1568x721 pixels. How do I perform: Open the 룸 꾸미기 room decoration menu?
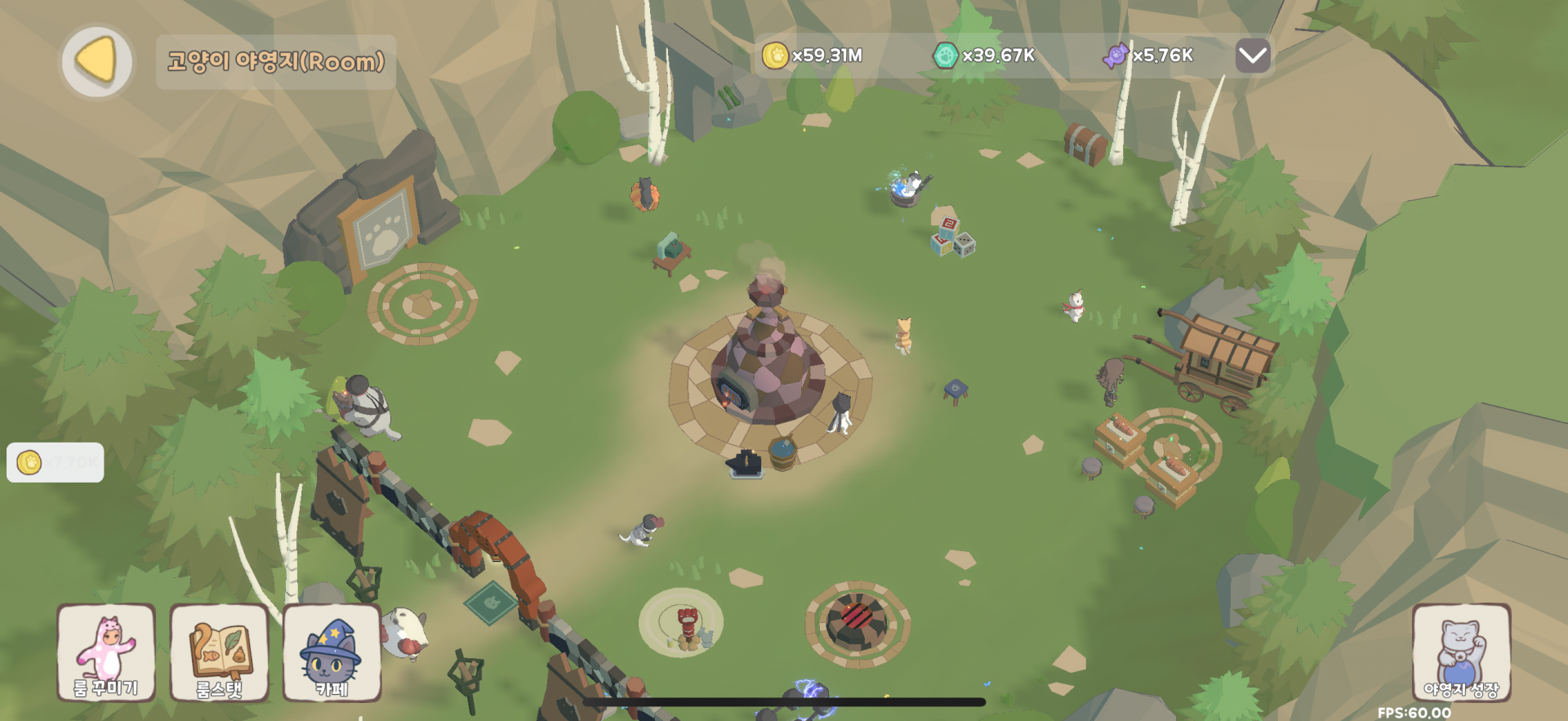coord(106,652)
